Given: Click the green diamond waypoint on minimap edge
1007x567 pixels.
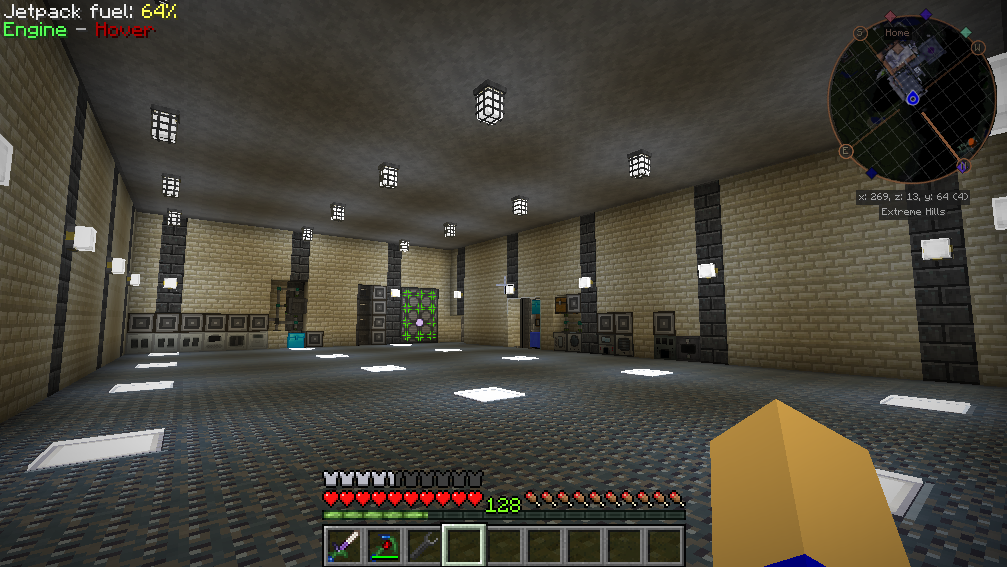Looking at the screenshot, I should click(966, 33).
